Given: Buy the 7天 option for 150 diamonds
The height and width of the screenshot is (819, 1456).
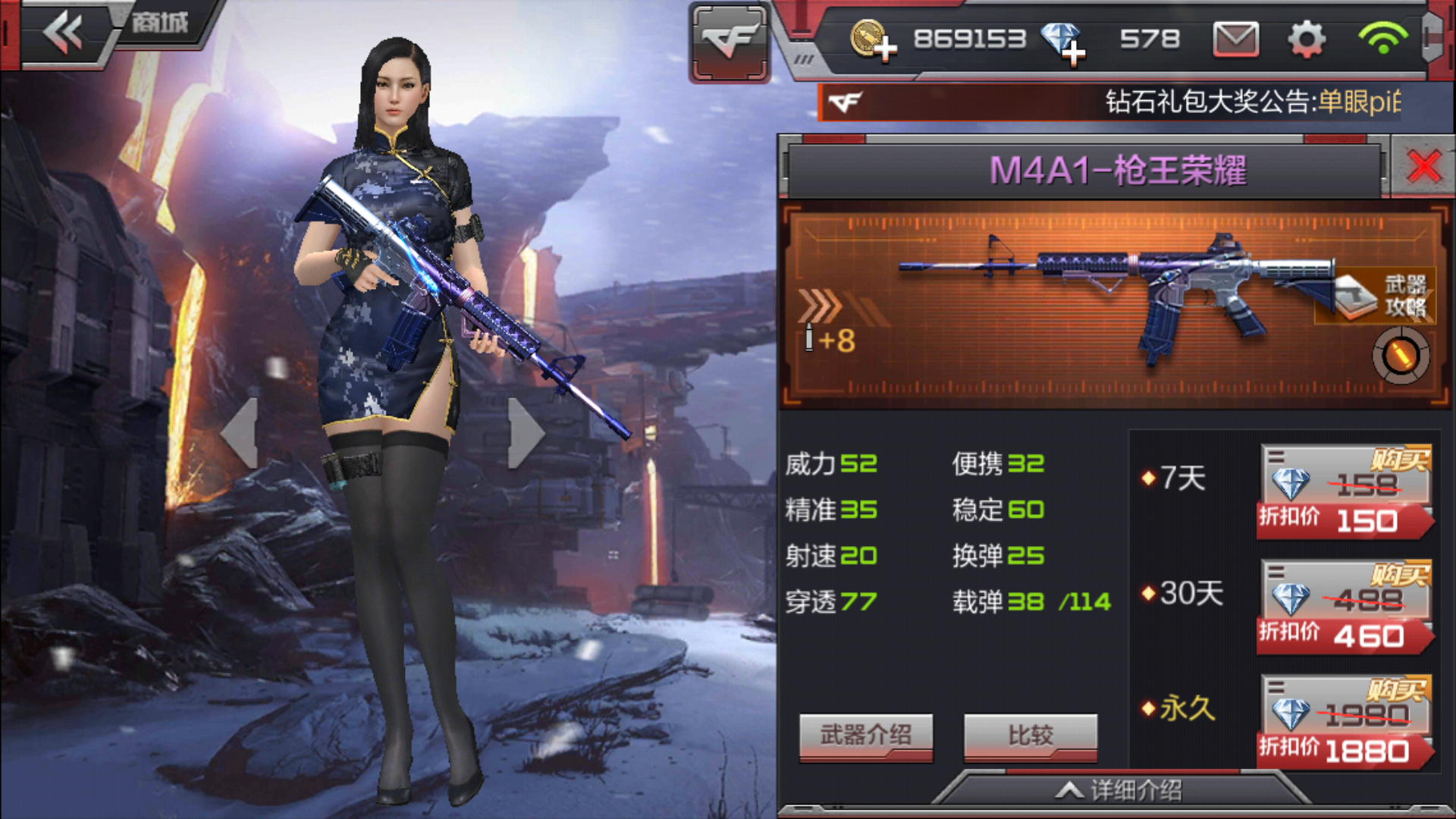Looking at the screenshot, I should pos(1345,492).
